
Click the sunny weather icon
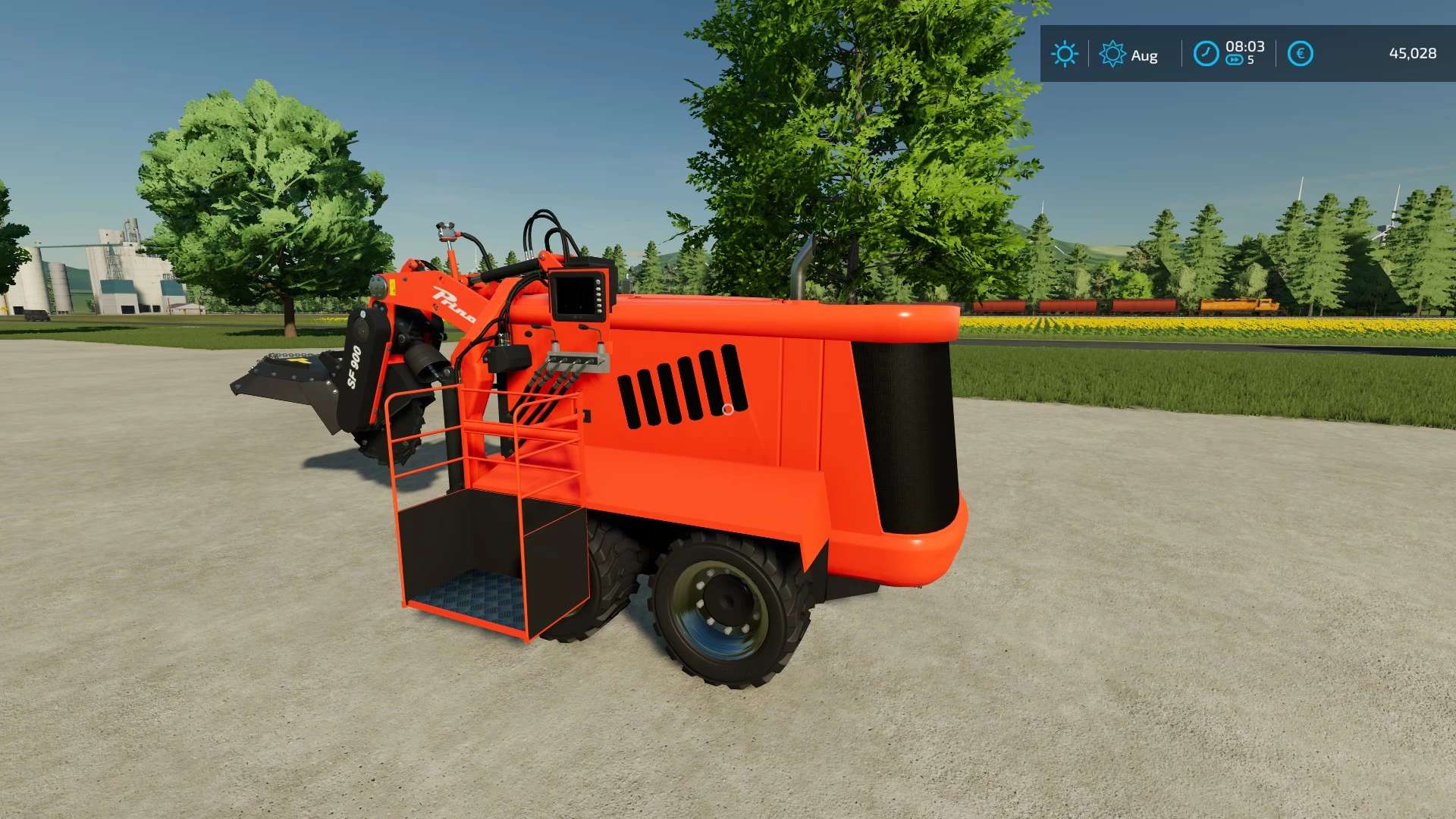pyautogui.click(x=1064, y=54)
